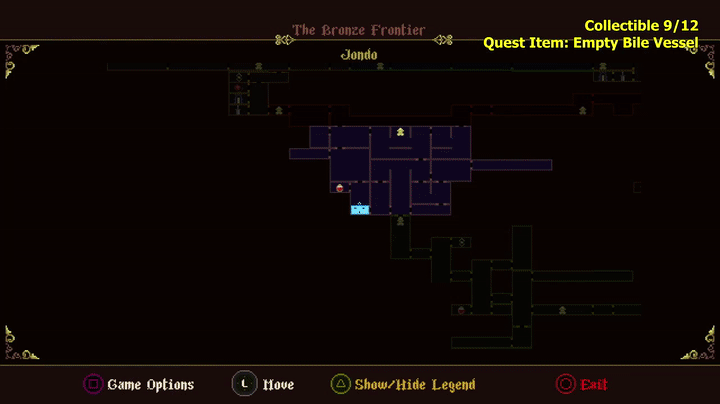Click the red marker beside the cyan room
The width and height of the screenshot is (720, 404).
click(x=340, y=187)
